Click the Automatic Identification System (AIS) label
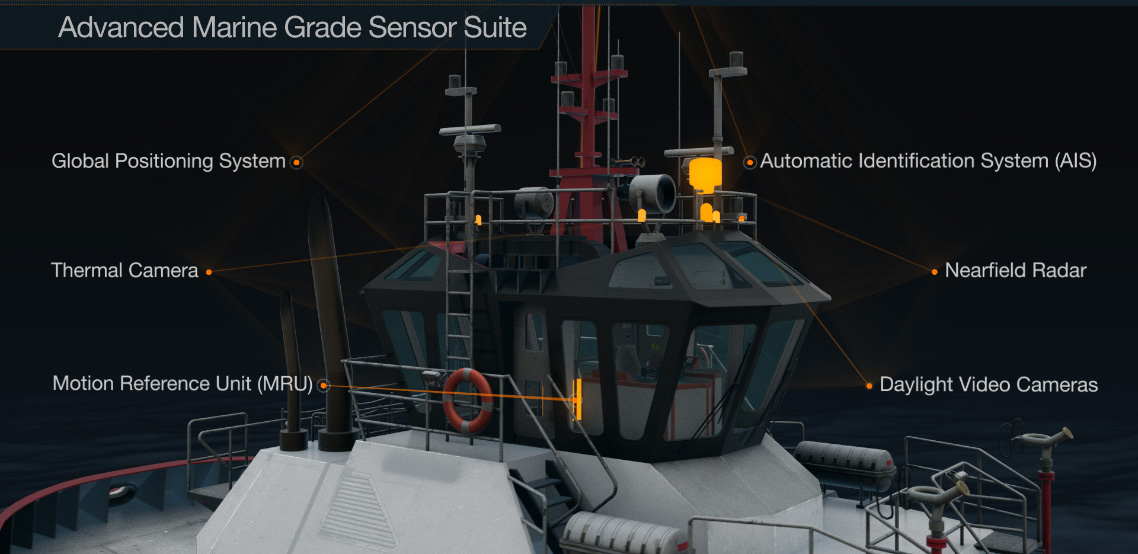Image resolution: width=1138 pixels, height=554 pixels. point(928,161)
